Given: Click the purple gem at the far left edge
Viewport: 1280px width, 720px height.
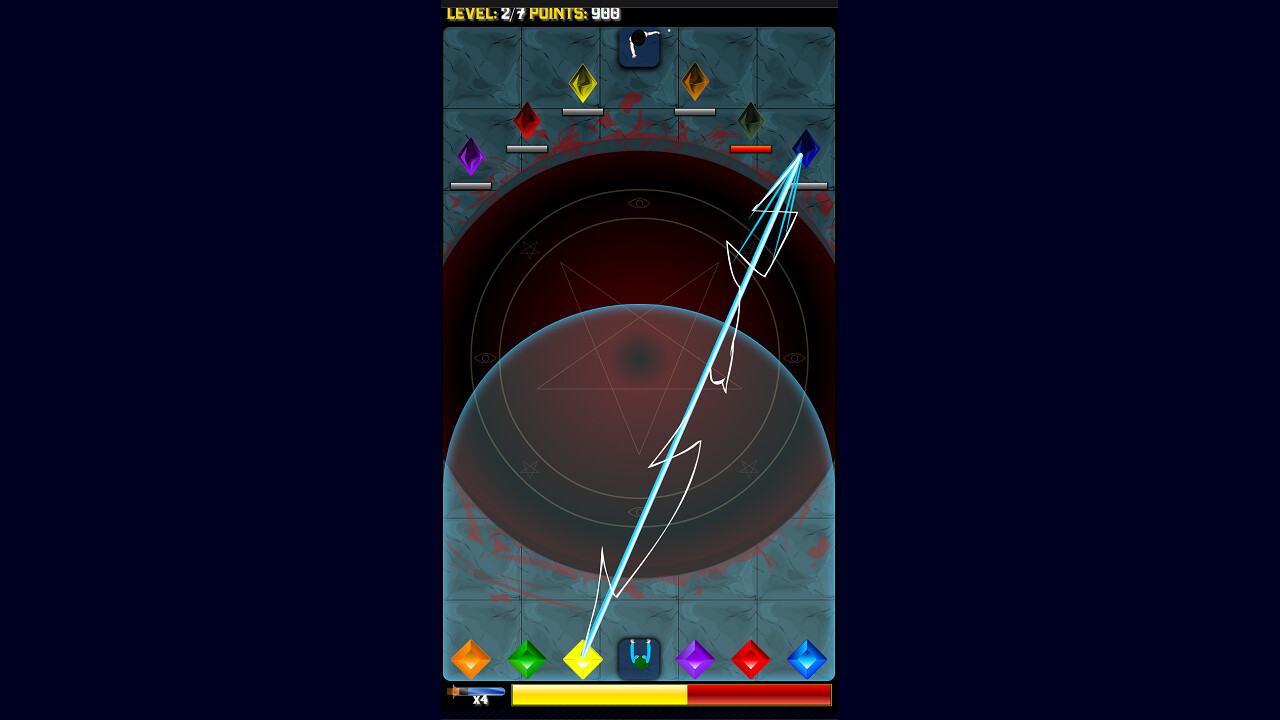Looking at the screenshot, I should click(470, 155).
